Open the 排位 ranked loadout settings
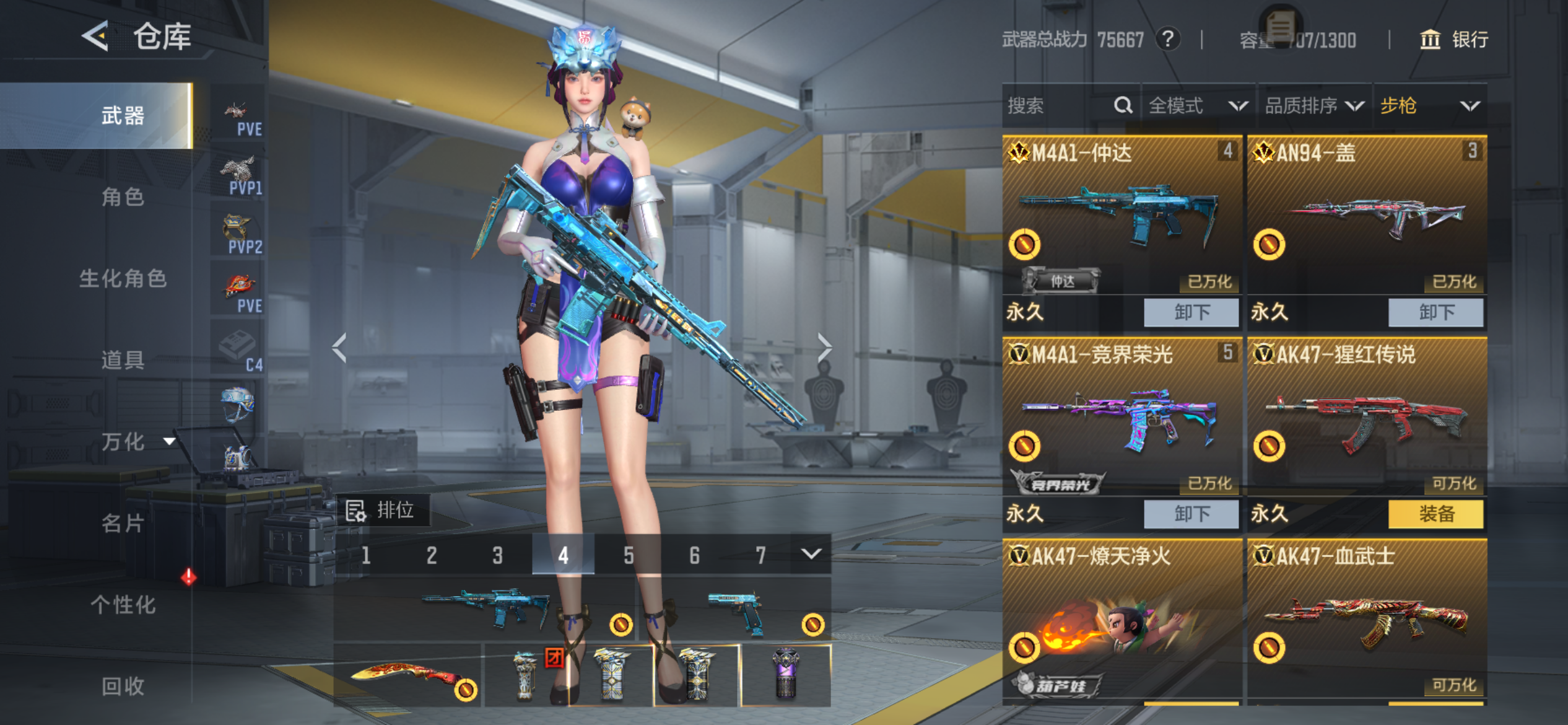This screenshot has width=1568, height=725. [381, 511]
